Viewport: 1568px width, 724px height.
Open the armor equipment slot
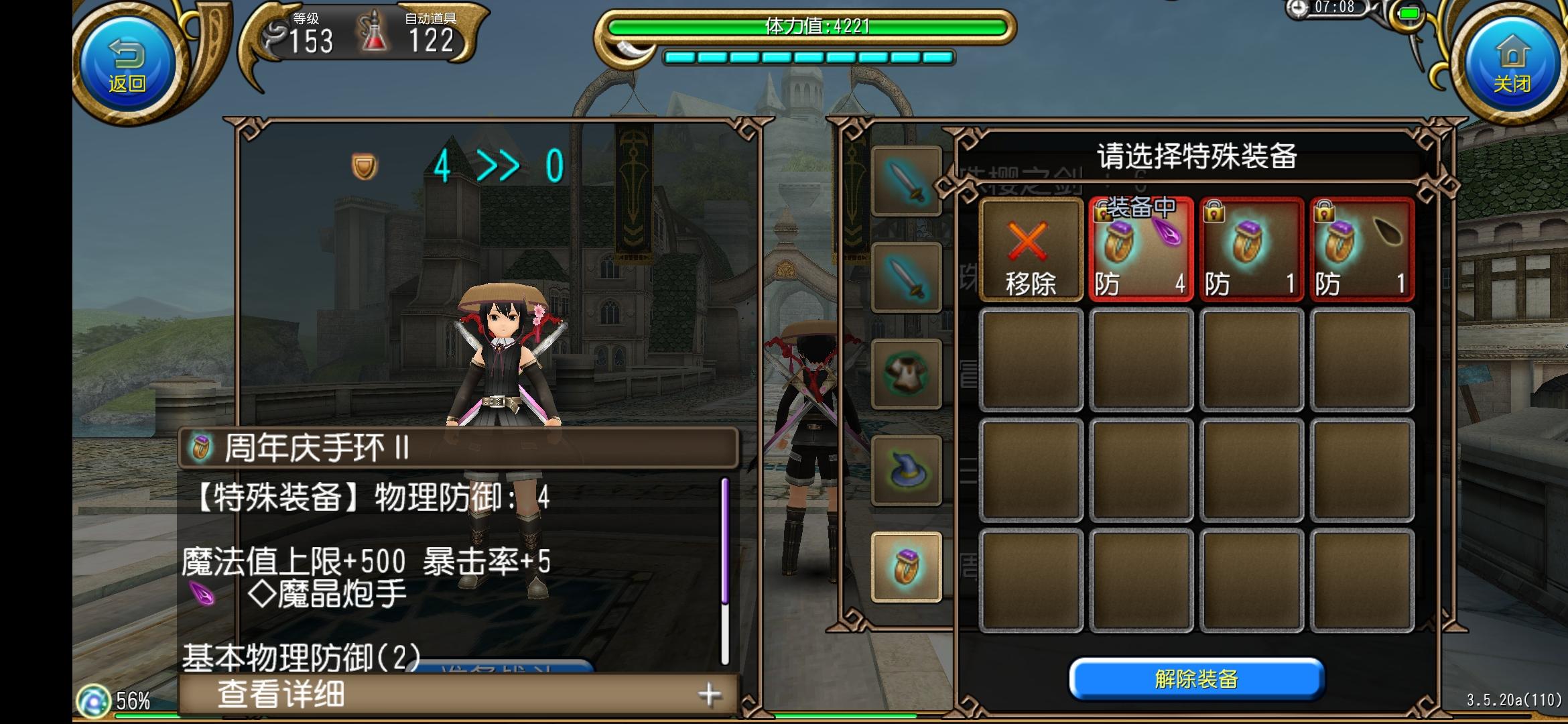(907, 372)
